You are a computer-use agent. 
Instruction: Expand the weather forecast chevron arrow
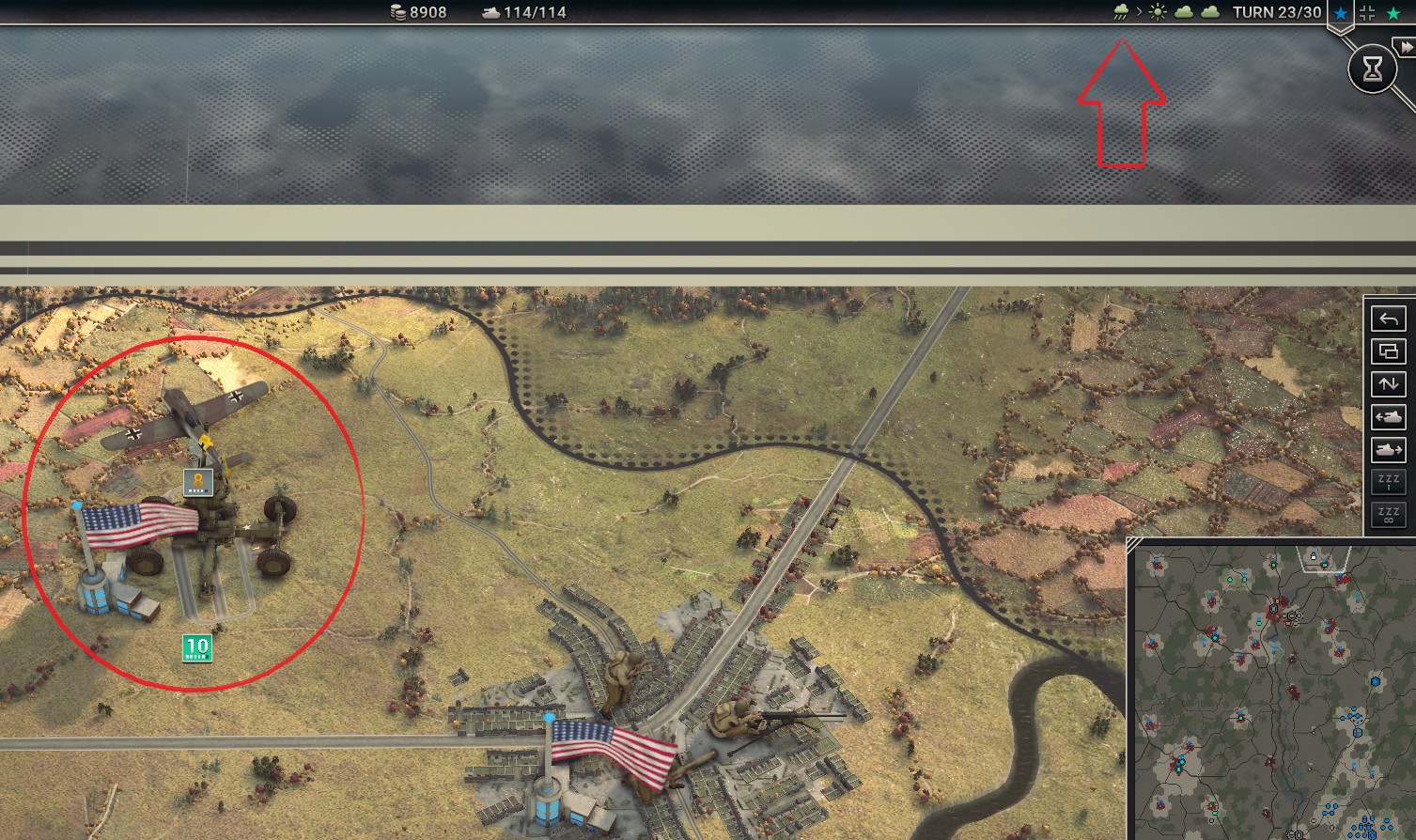click(x=1140, y=11)
